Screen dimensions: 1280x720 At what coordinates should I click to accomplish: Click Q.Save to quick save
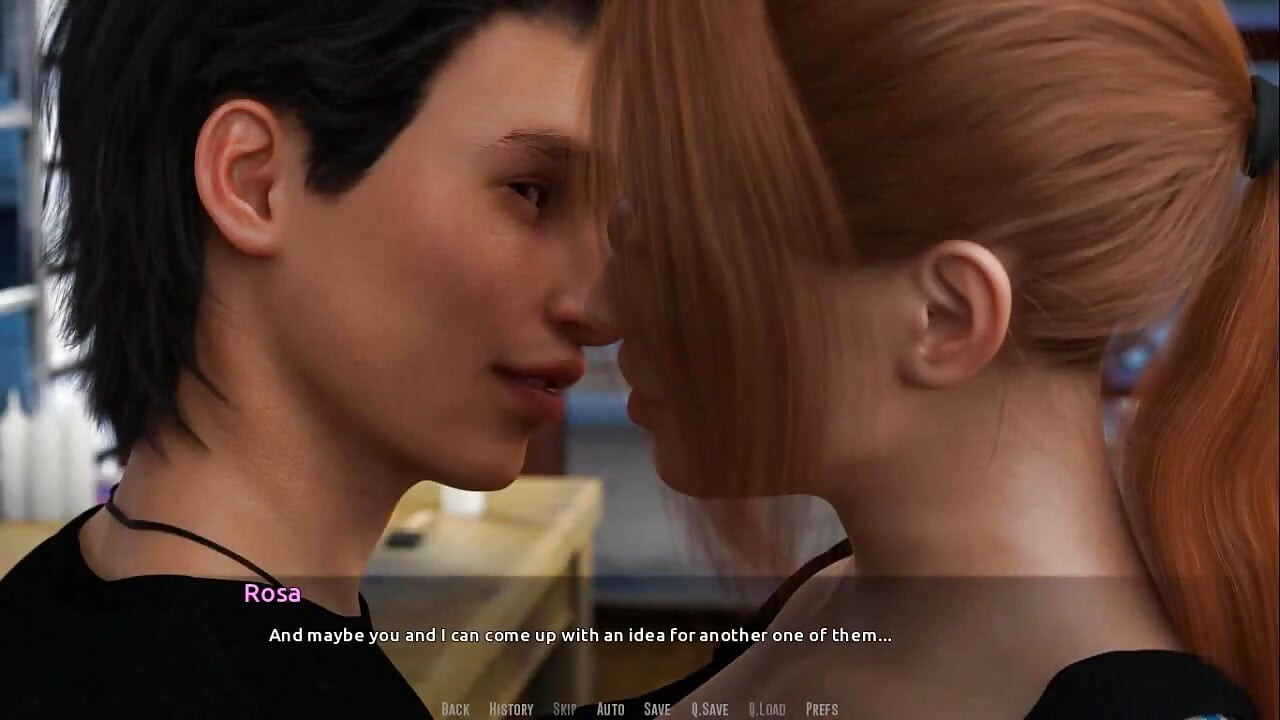[709, 709]
